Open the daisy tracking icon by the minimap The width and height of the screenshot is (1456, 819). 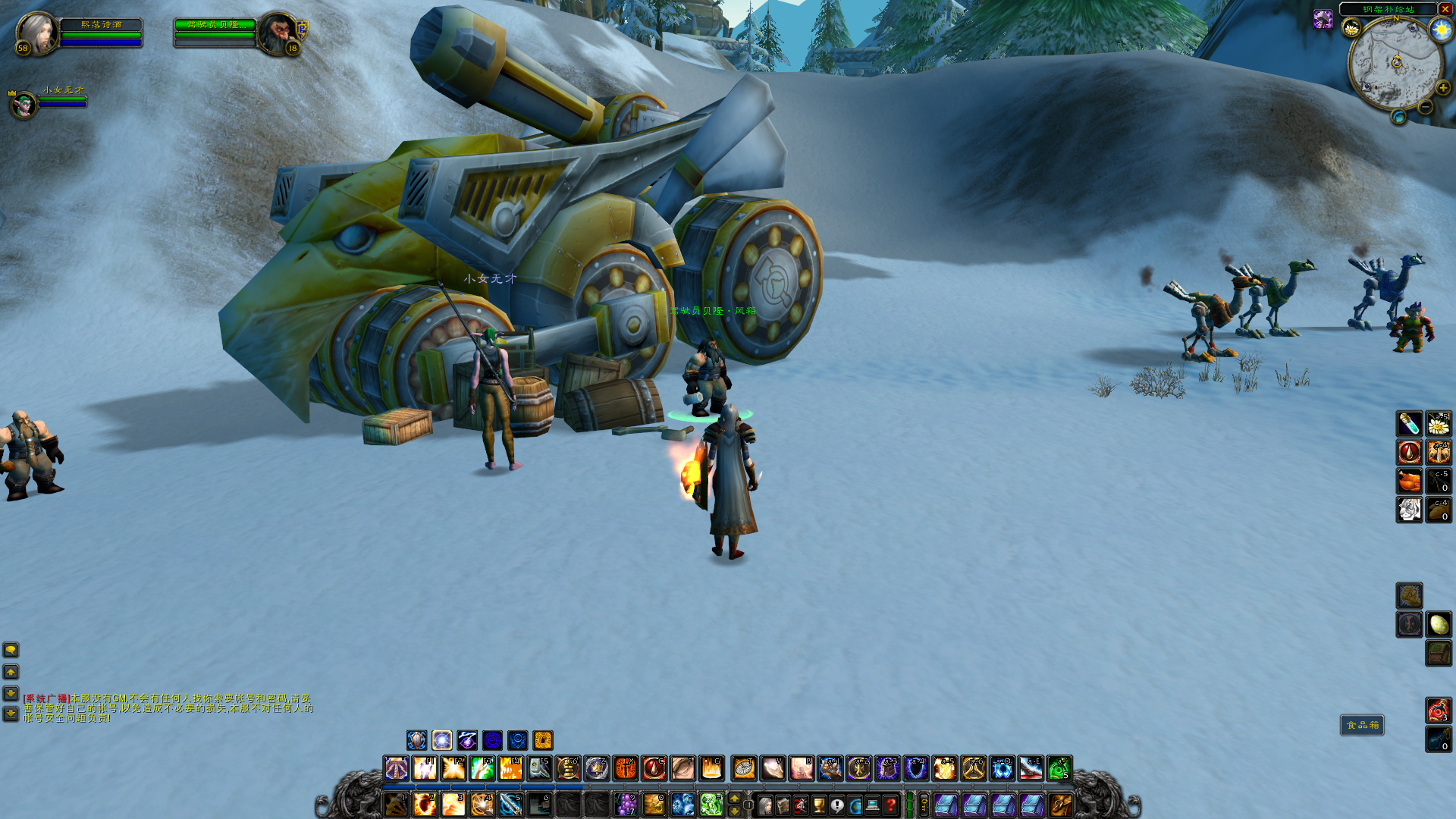pos(1351,29)
